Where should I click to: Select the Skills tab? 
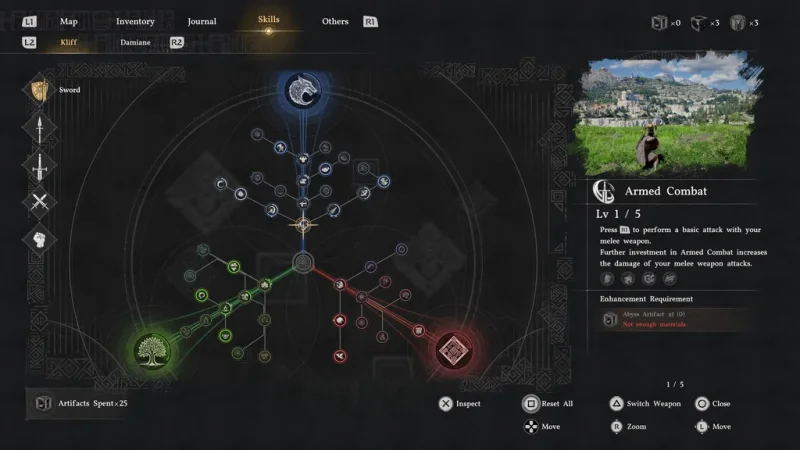click(x=268, y=20)
